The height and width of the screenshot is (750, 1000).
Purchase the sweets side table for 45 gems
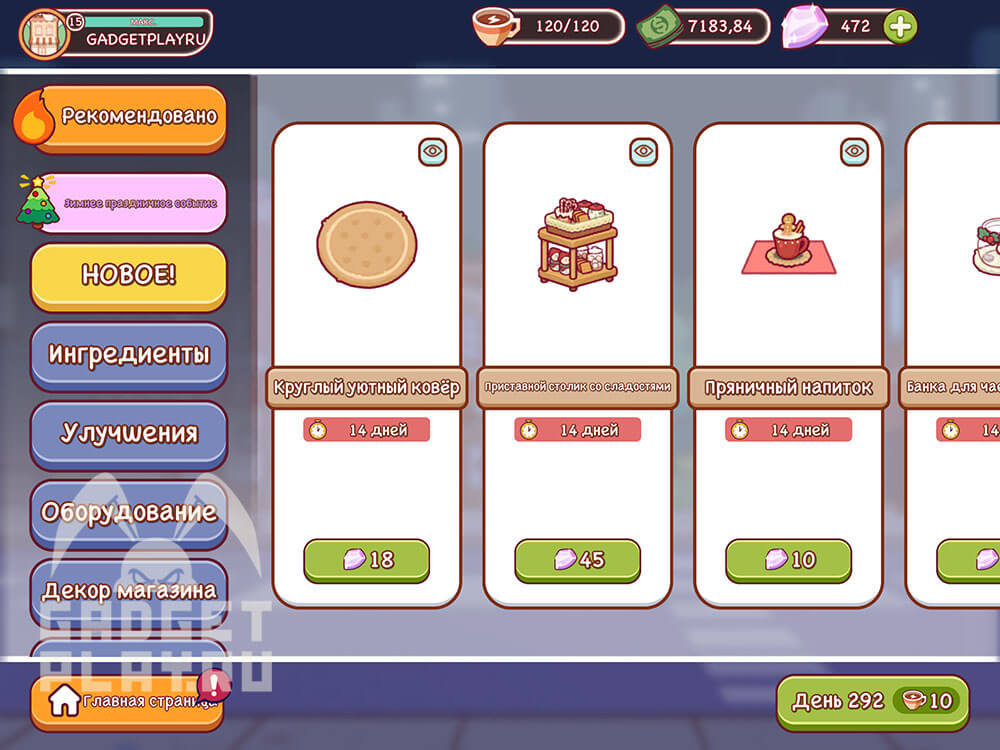[577, 560]
